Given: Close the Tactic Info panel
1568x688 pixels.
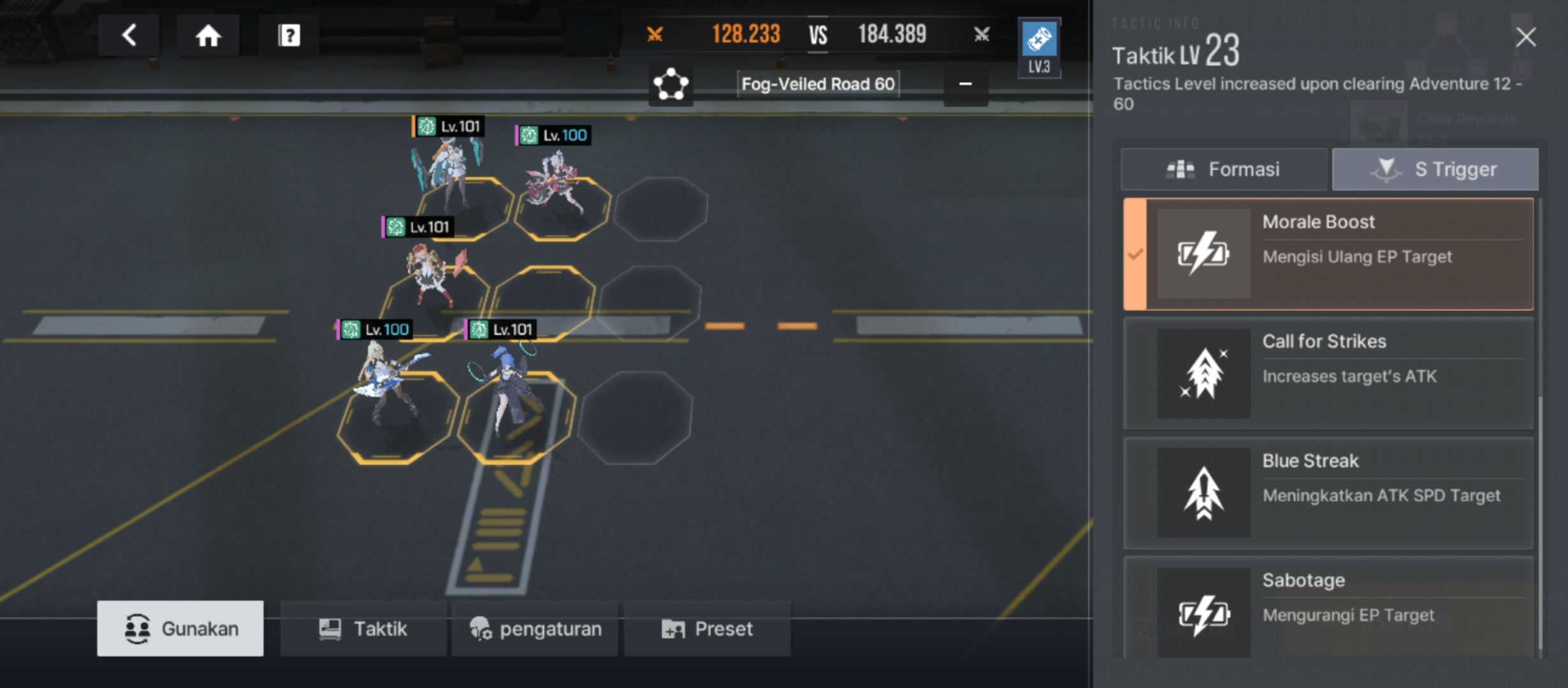Looking at the screenshot, I should [x=1525, y=38].
